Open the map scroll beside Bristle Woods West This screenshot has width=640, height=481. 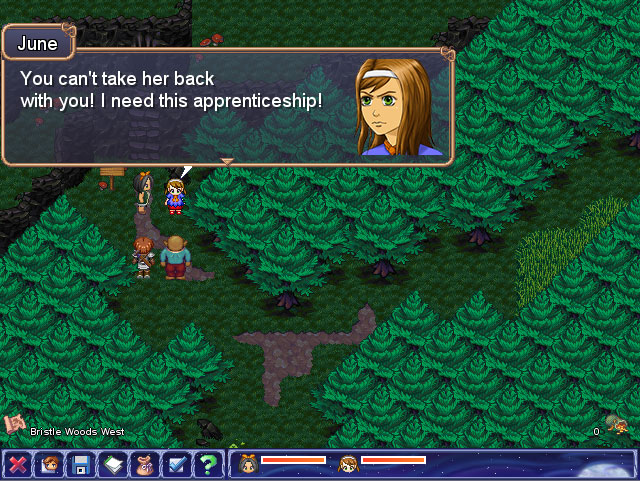14,425
